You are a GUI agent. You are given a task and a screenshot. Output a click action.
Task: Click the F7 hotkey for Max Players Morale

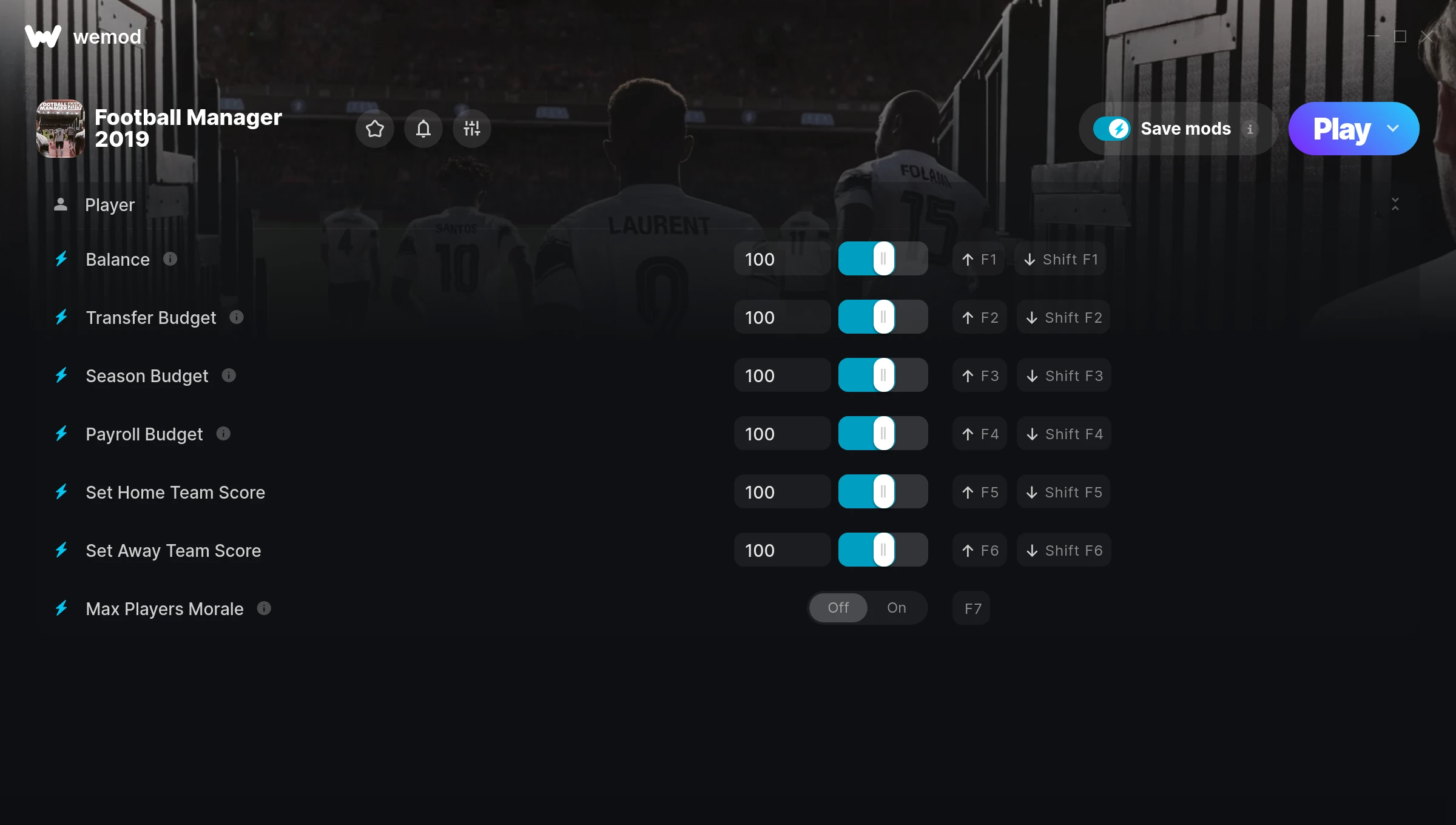click(x=971, y=607)
